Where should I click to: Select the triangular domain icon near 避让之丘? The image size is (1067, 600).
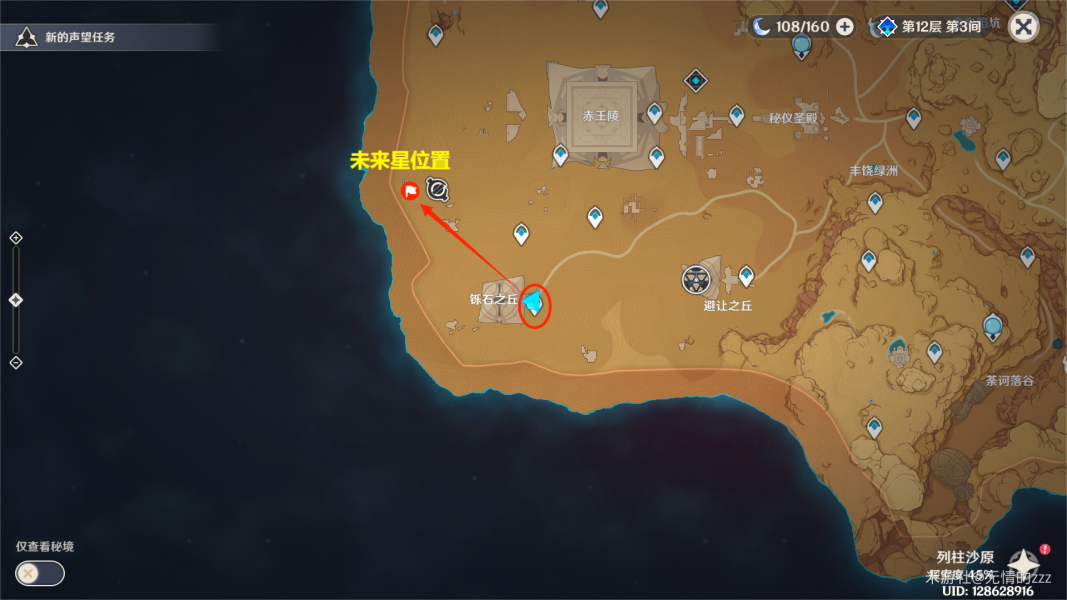coord(696,279)
